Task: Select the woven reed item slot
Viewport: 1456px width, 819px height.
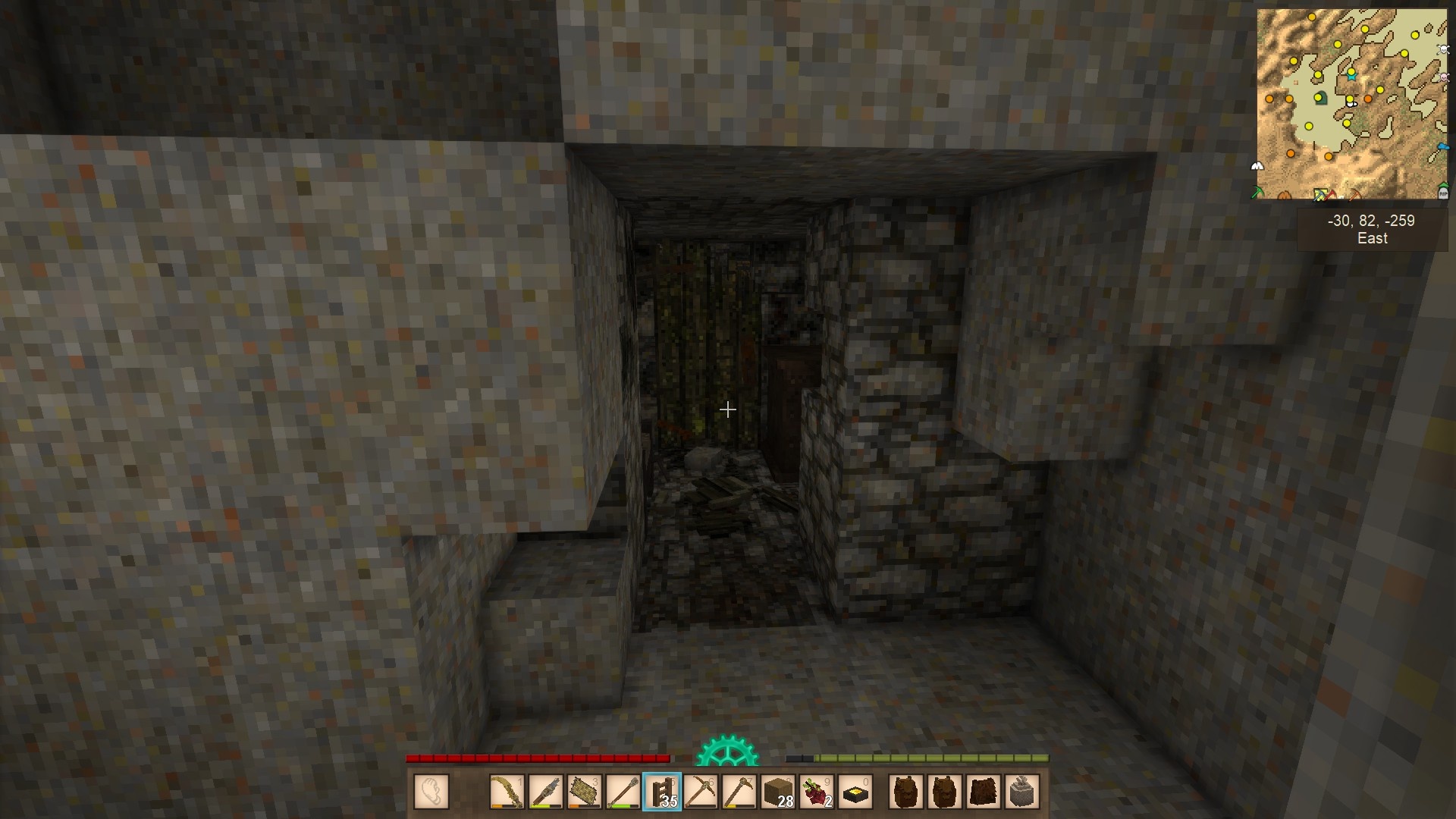Action: coord(585,792)
